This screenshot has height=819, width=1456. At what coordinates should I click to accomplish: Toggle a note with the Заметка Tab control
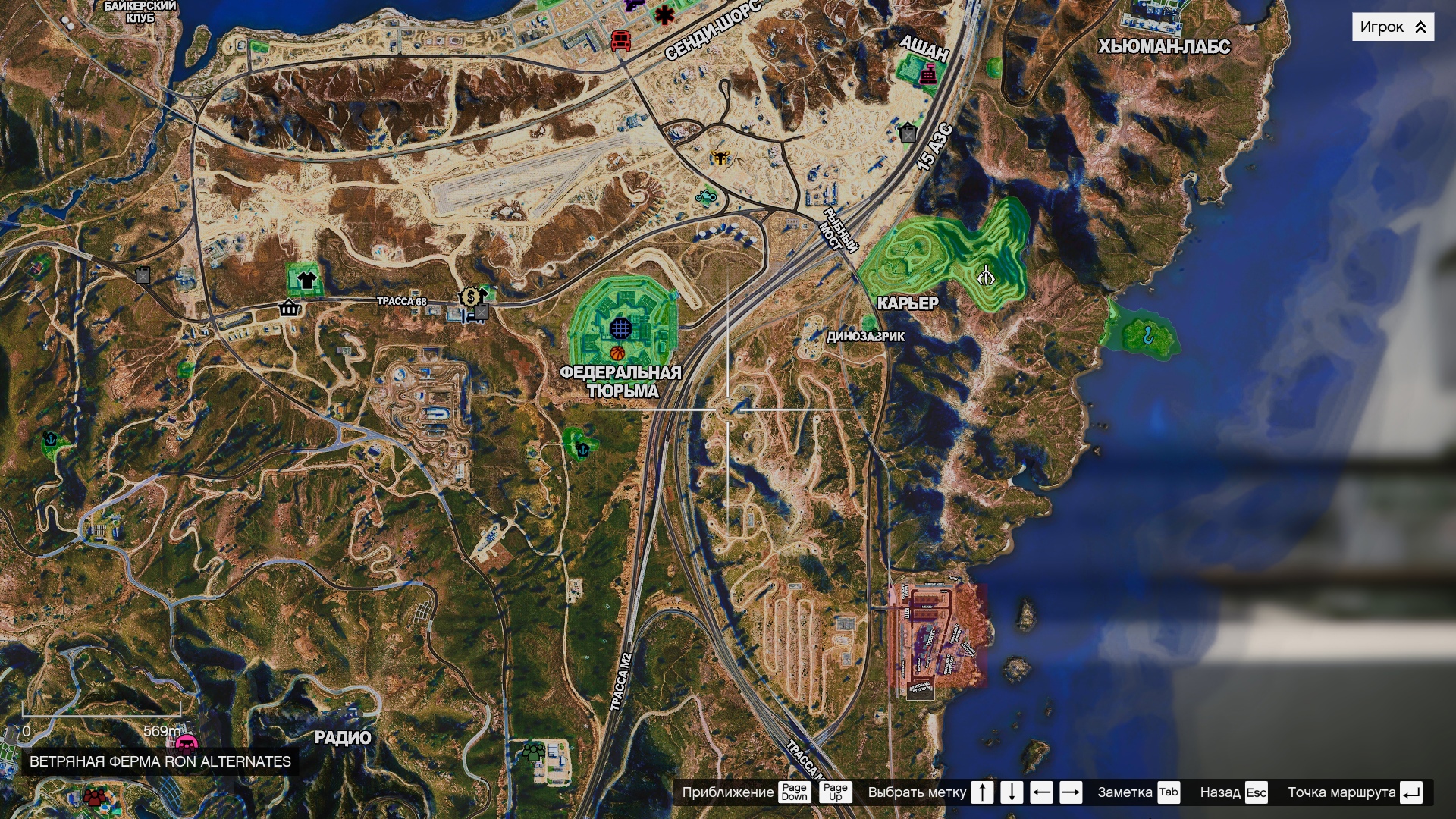tap(1168, 794)
